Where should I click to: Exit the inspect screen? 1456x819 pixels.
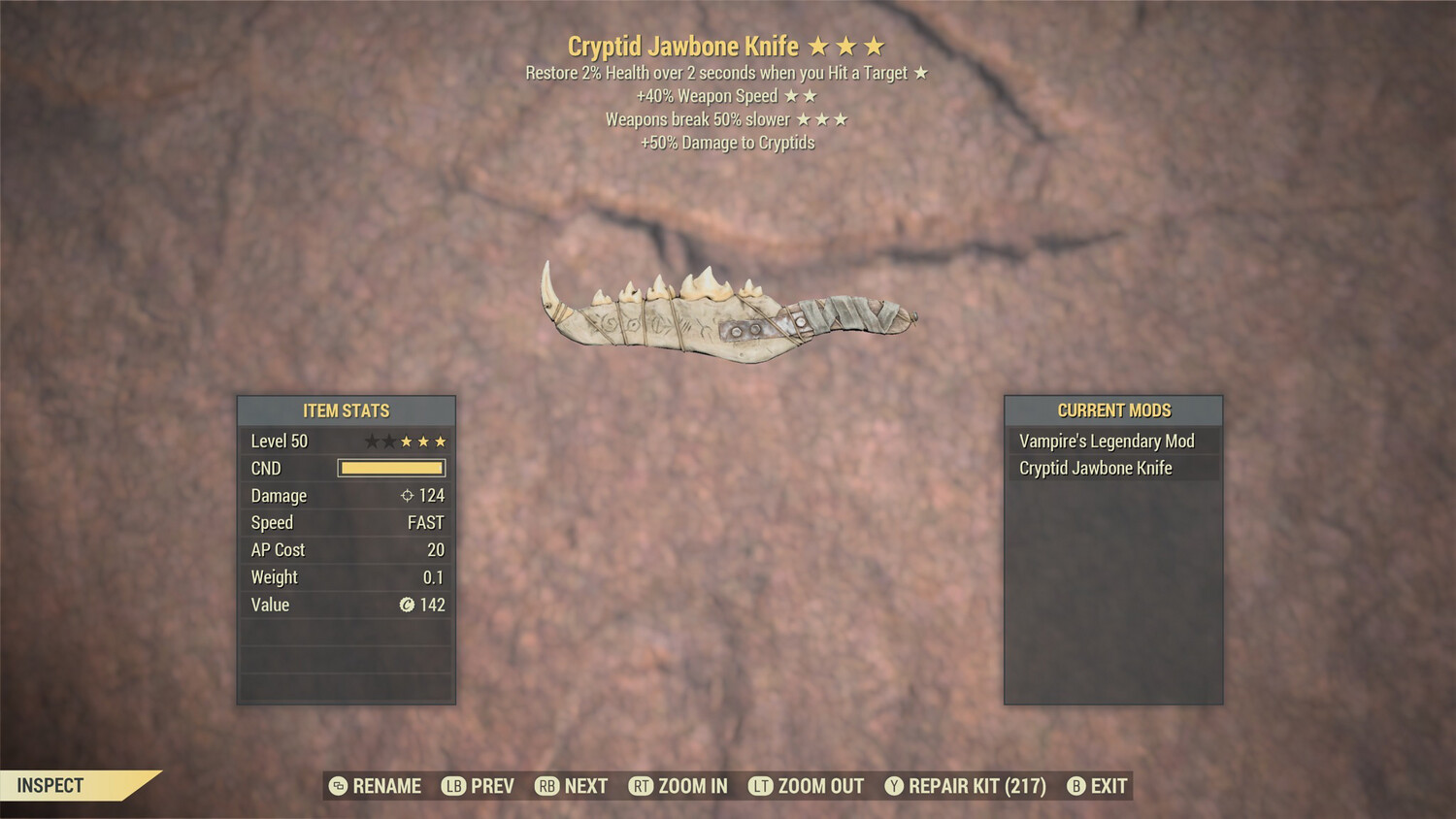[1098, 786]
